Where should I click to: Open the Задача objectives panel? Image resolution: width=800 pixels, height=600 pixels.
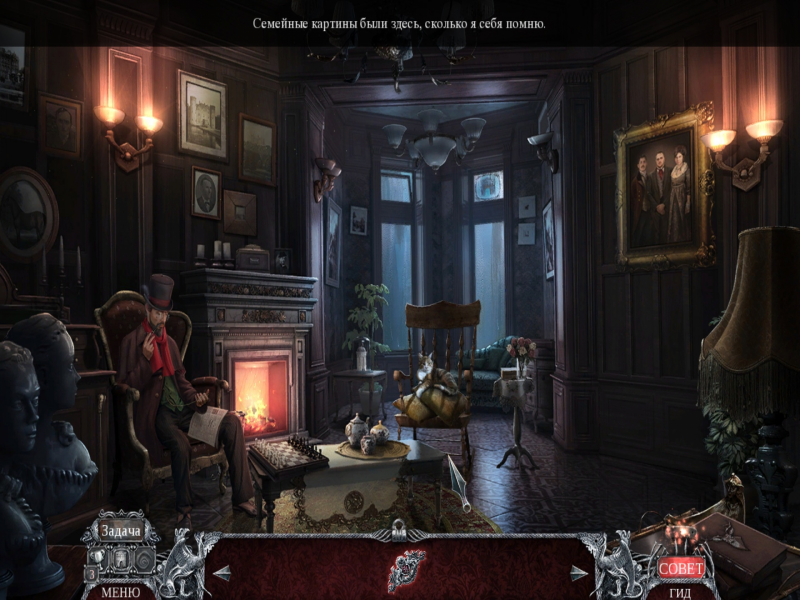click(120, 531)
